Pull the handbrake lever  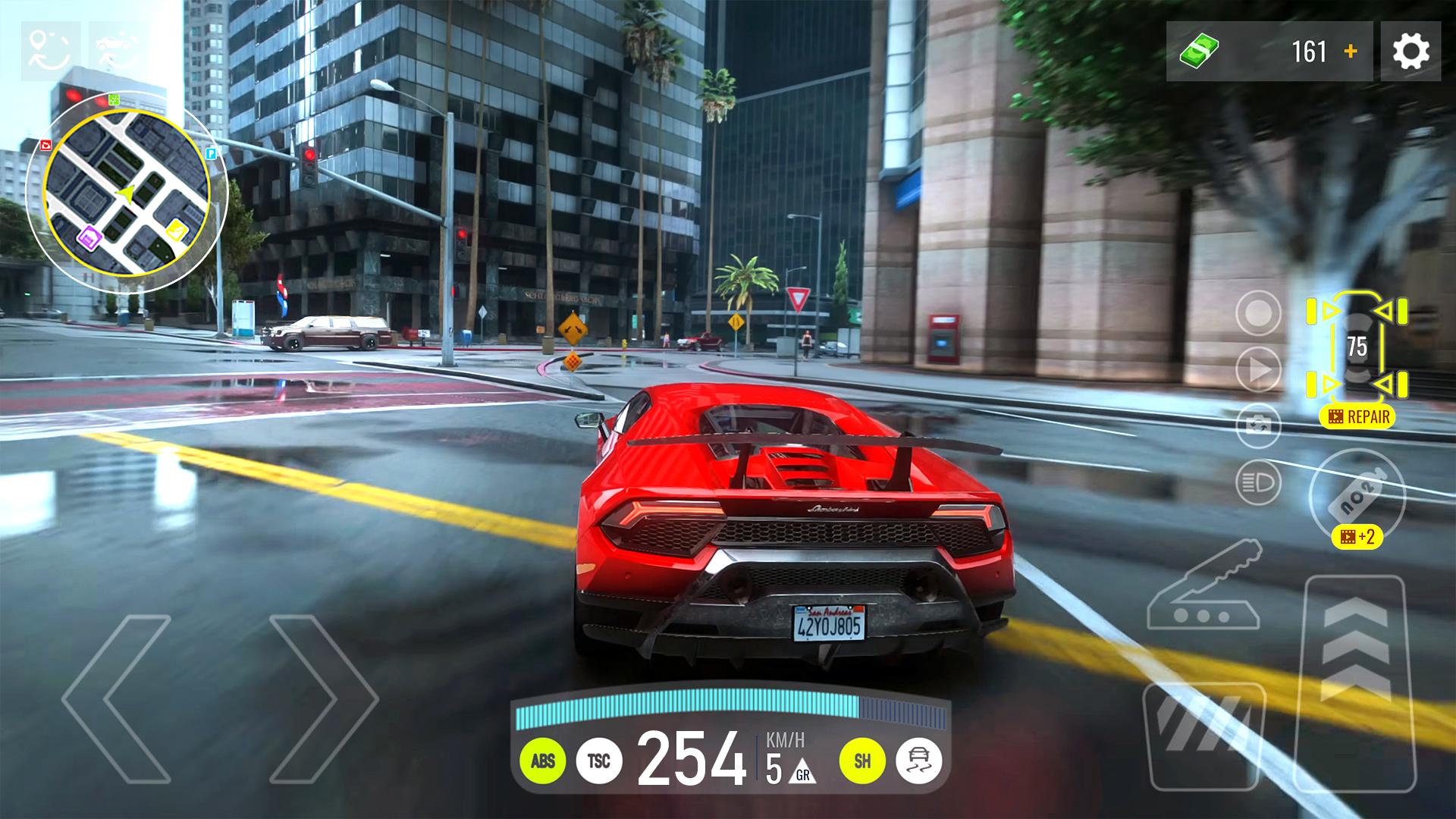(x=1206, y=588)
